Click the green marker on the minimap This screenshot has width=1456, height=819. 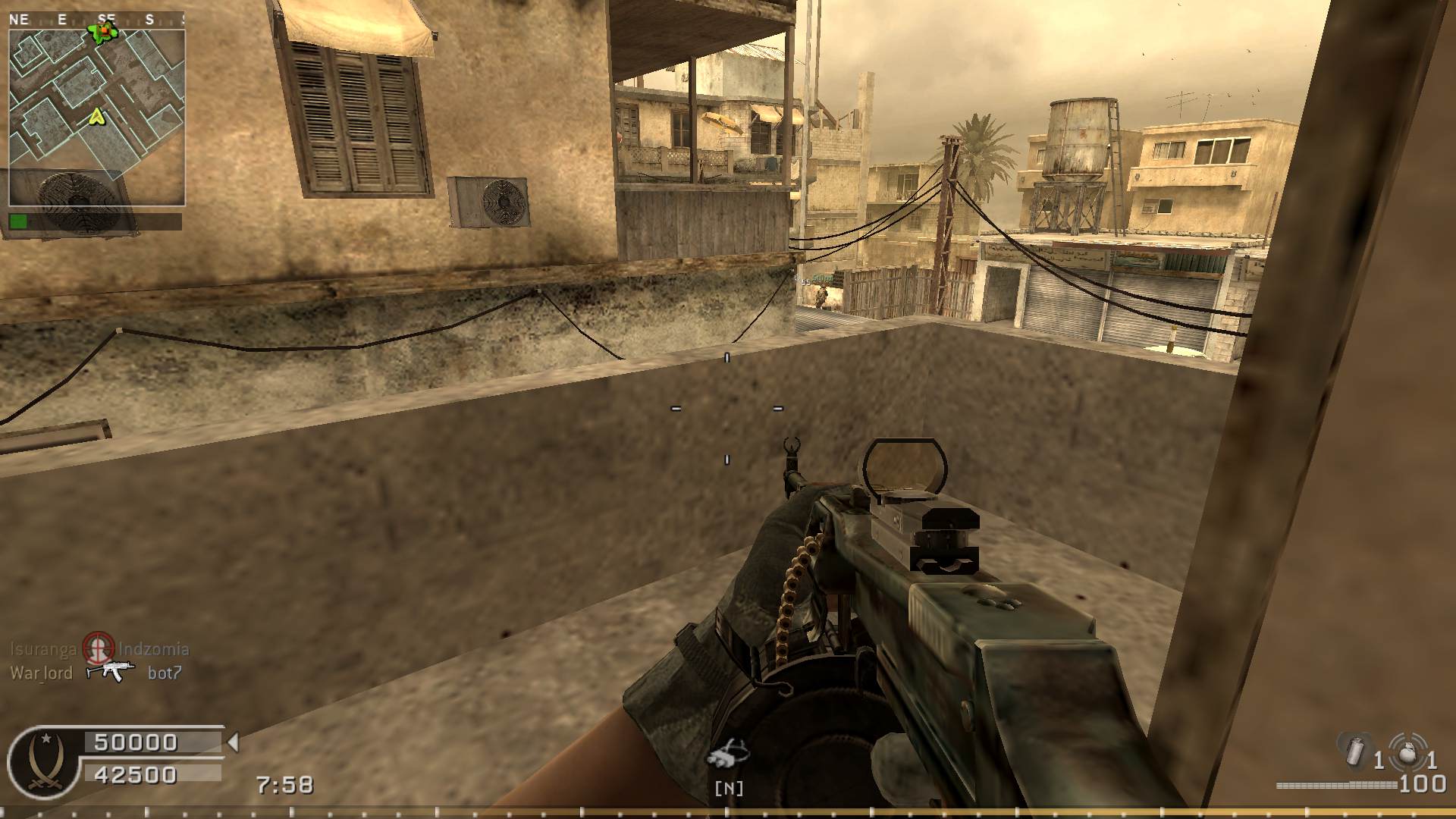[x=102, y=31]
